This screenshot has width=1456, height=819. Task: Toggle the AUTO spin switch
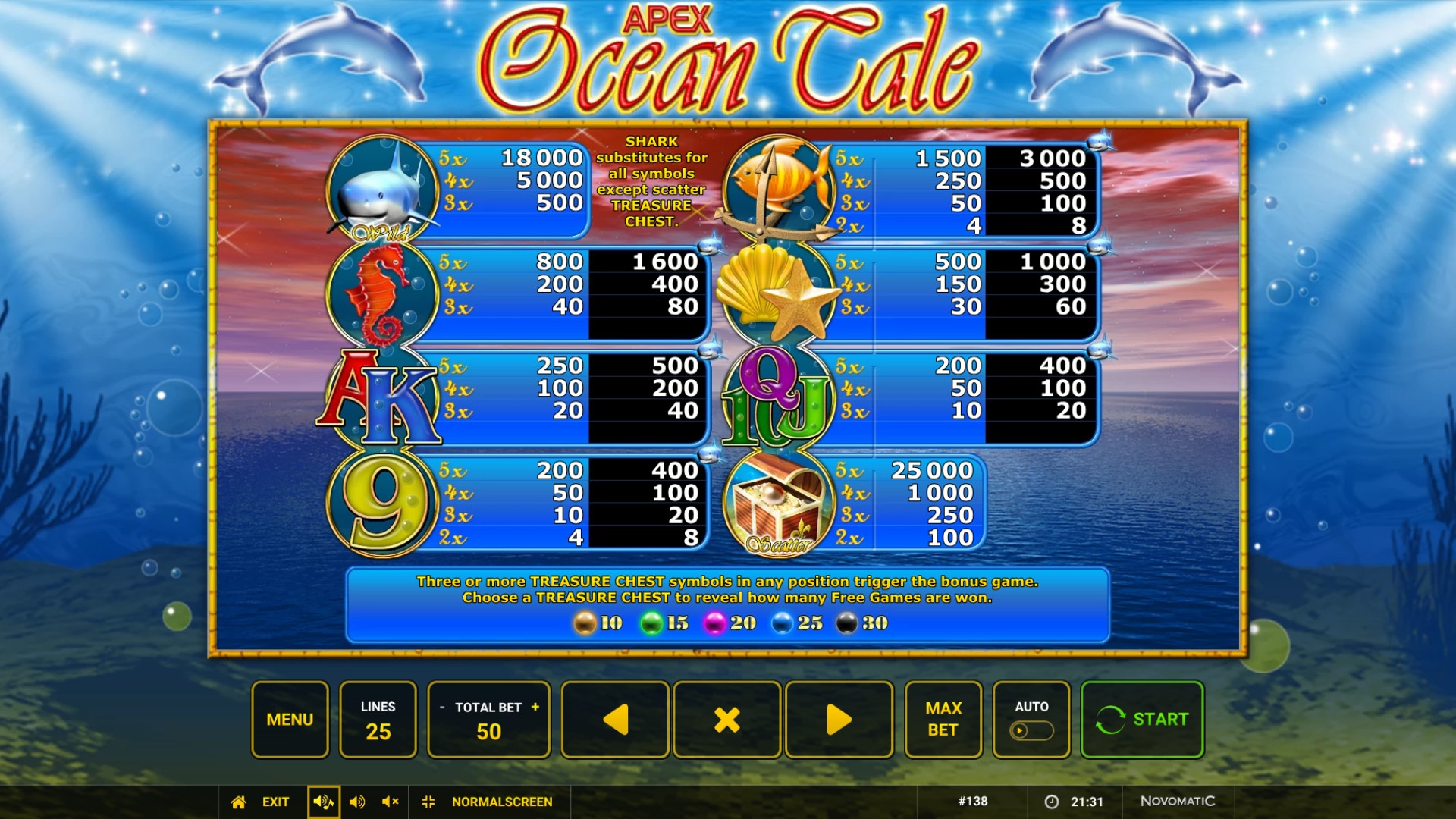1031,730
